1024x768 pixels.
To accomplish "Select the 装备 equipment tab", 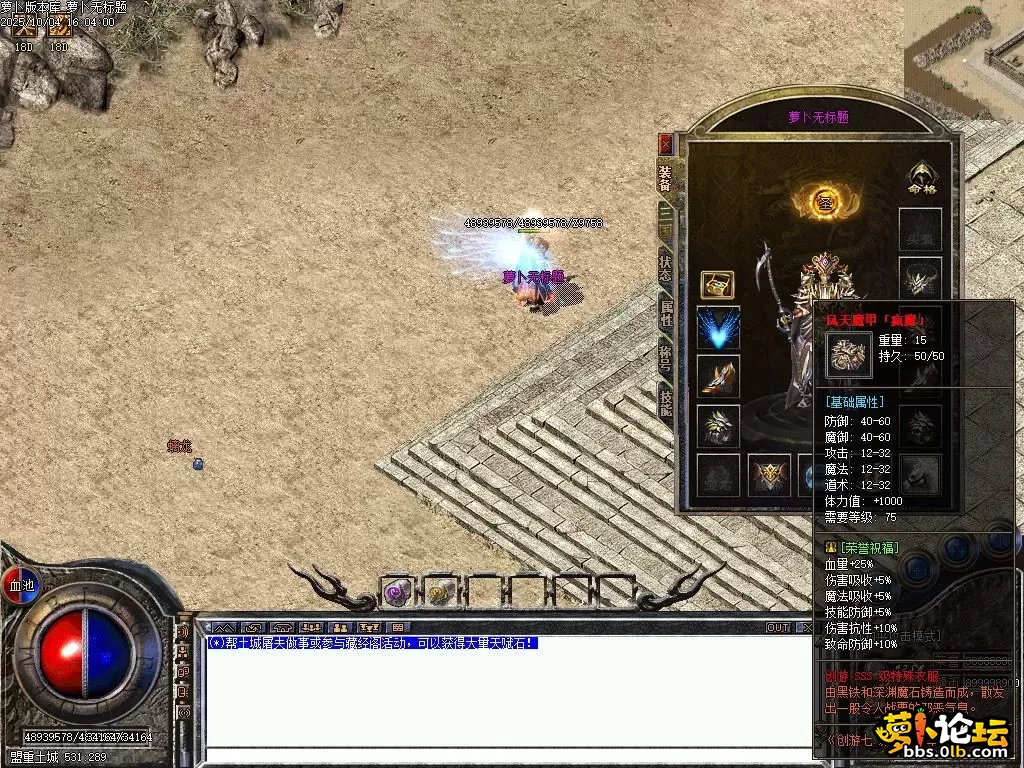I will tap(665, 178).
